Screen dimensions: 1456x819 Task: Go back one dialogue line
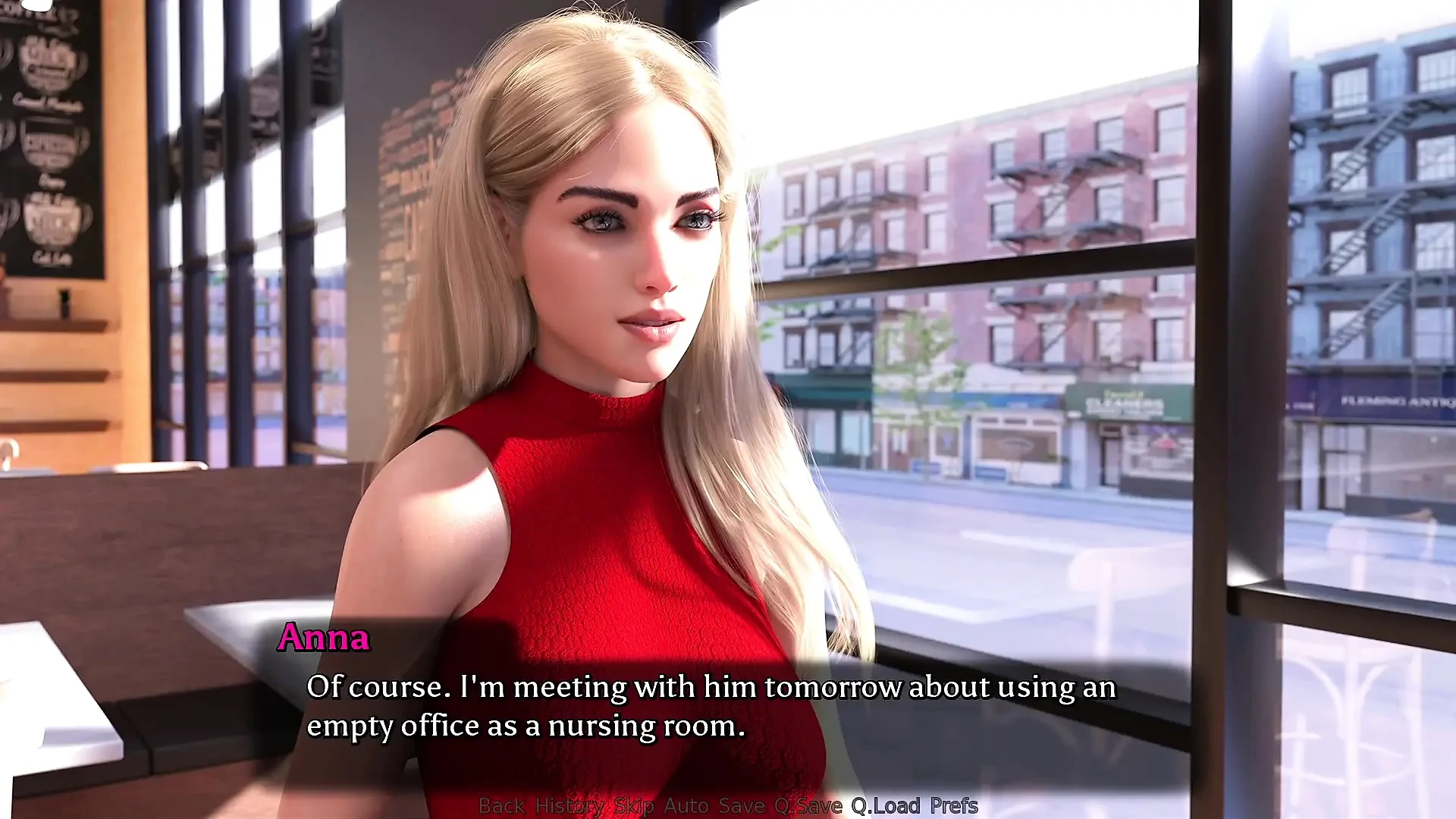(501, 805)
